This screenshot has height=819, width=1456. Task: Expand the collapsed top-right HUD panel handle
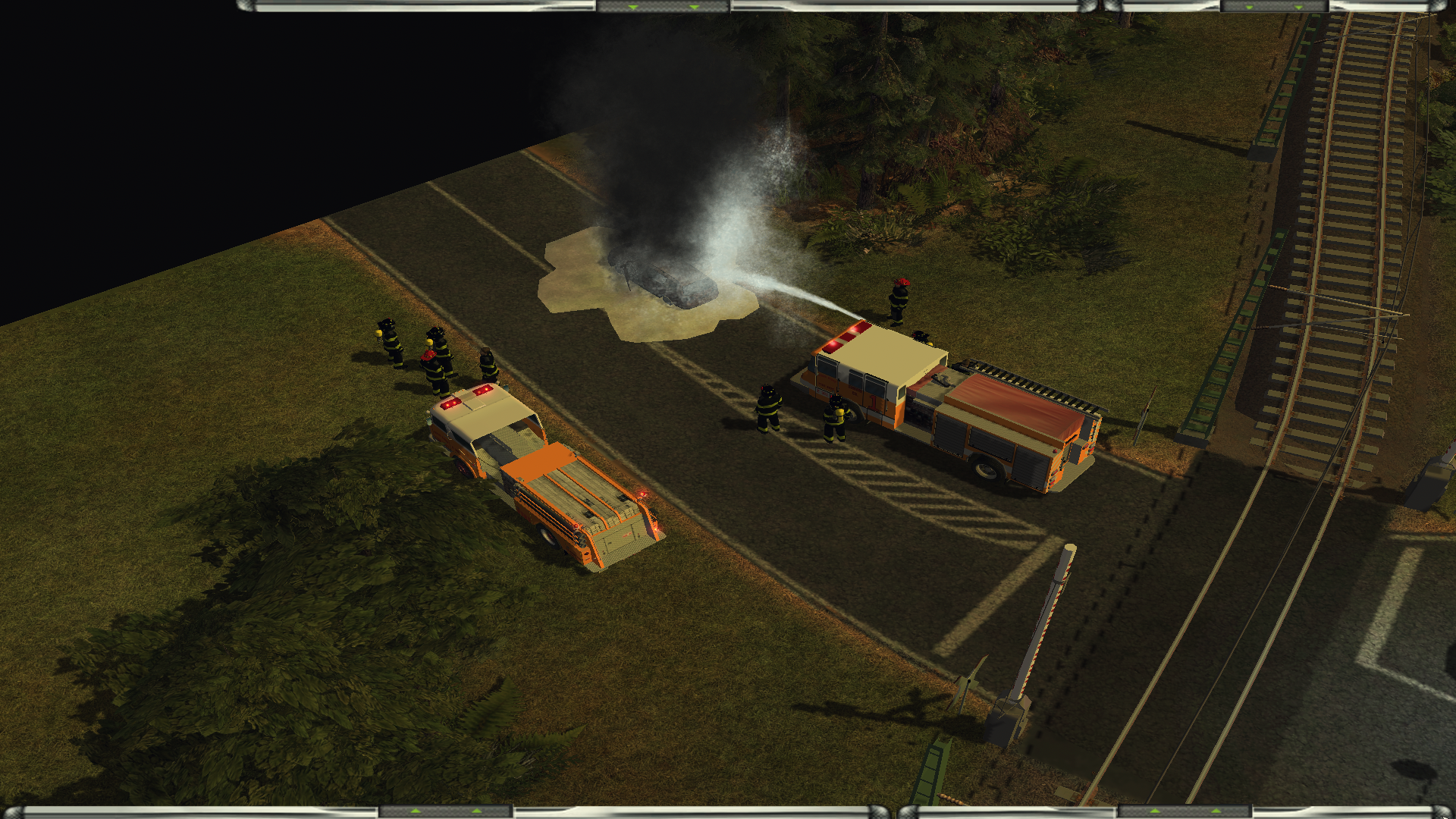pyautogui.click(x=1274, y=6)
